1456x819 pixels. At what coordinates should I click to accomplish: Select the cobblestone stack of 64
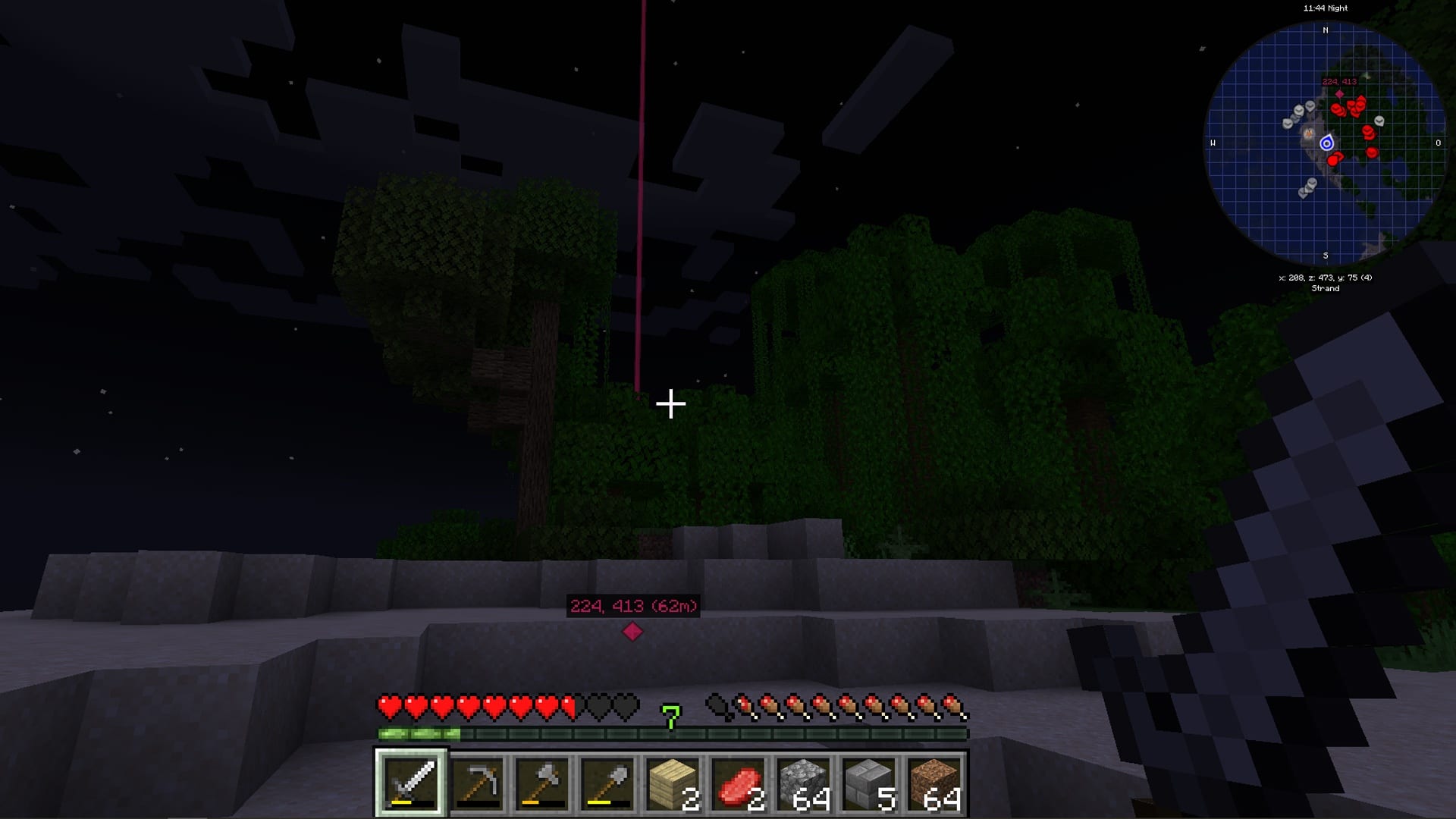(x=803, y=783)
